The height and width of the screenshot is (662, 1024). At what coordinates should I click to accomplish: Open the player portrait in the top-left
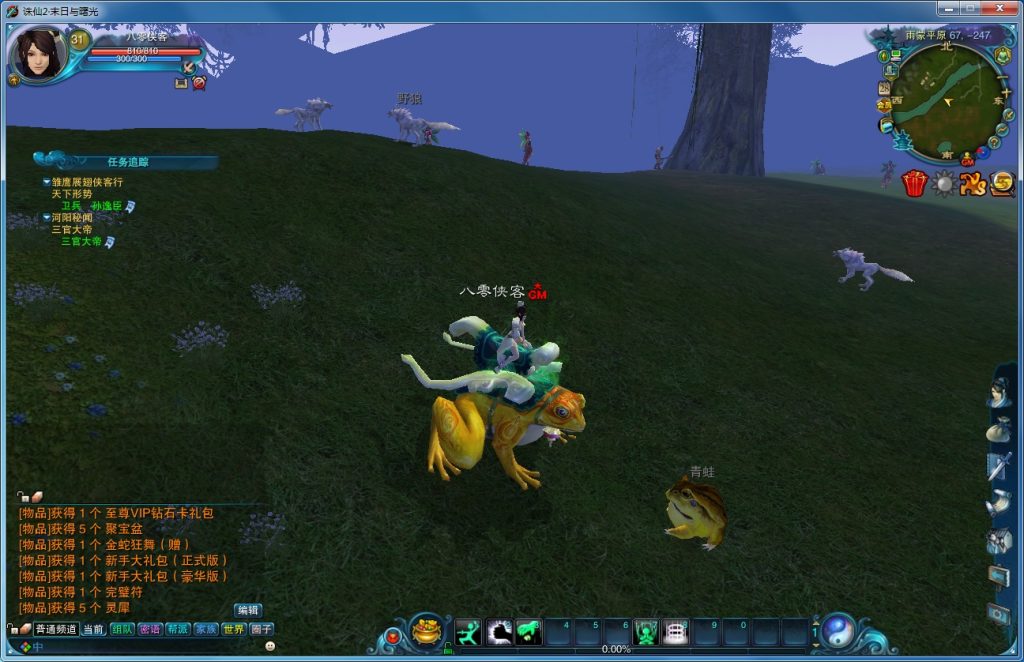click(x=38, y=54)
